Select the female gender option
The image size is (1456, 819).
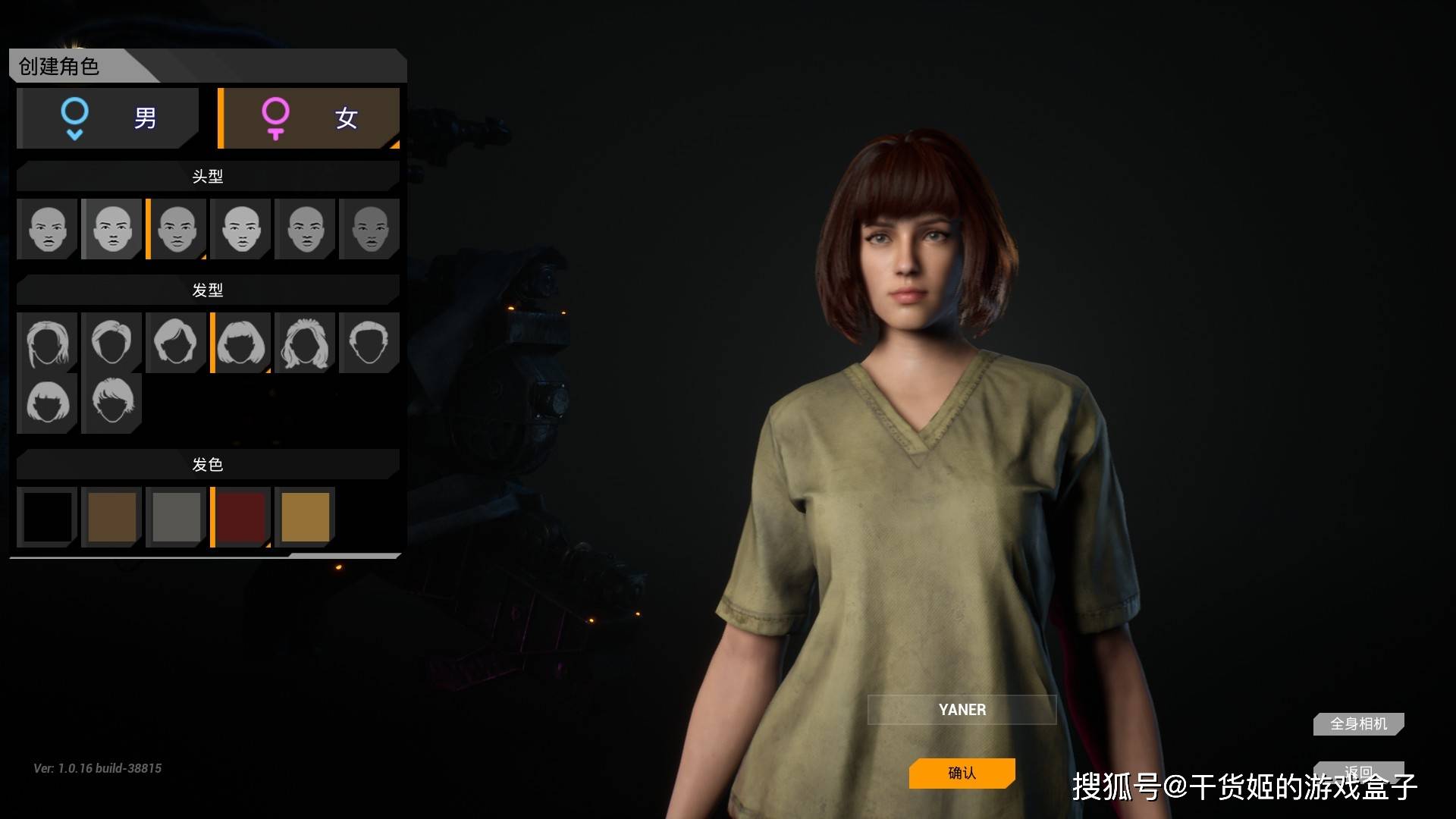point(309,118)
